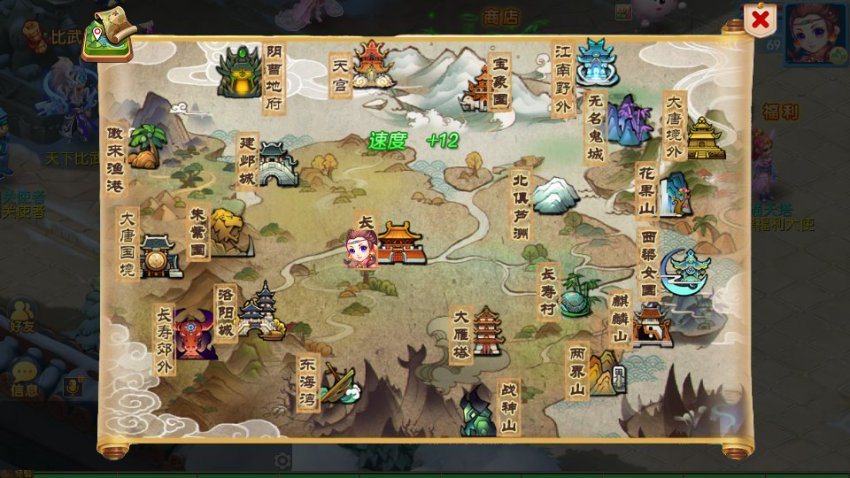850x478 pixels.
Task: Travel to 阴曹地府 on the map
Action: click(x=240, y=72)
